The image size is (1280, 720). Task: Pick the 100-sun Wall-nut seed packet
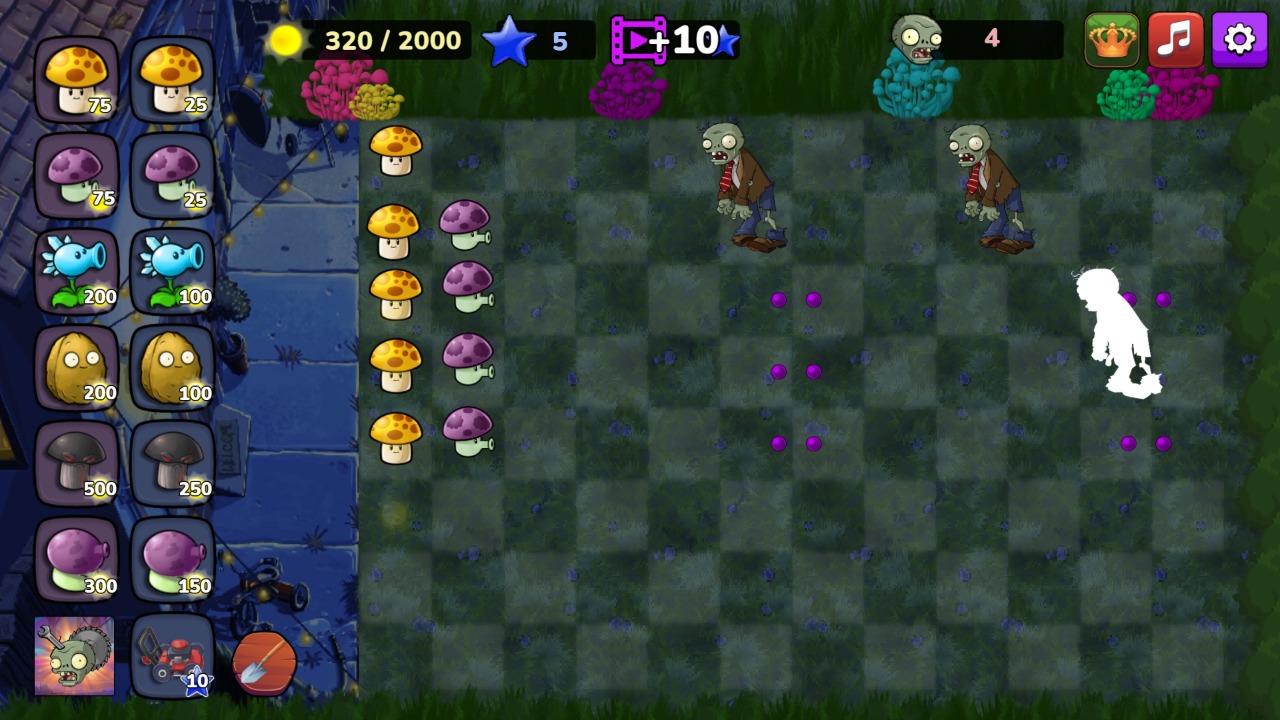(x=172, y=368)
